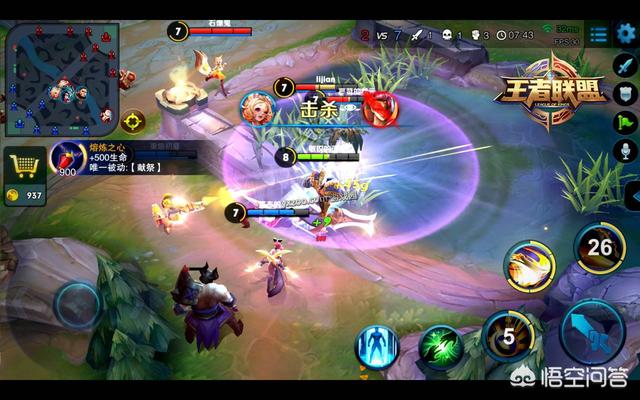This screenshot has width=640, height=400.
Task: Toggle the microphone voice chat
Action: 627,153
